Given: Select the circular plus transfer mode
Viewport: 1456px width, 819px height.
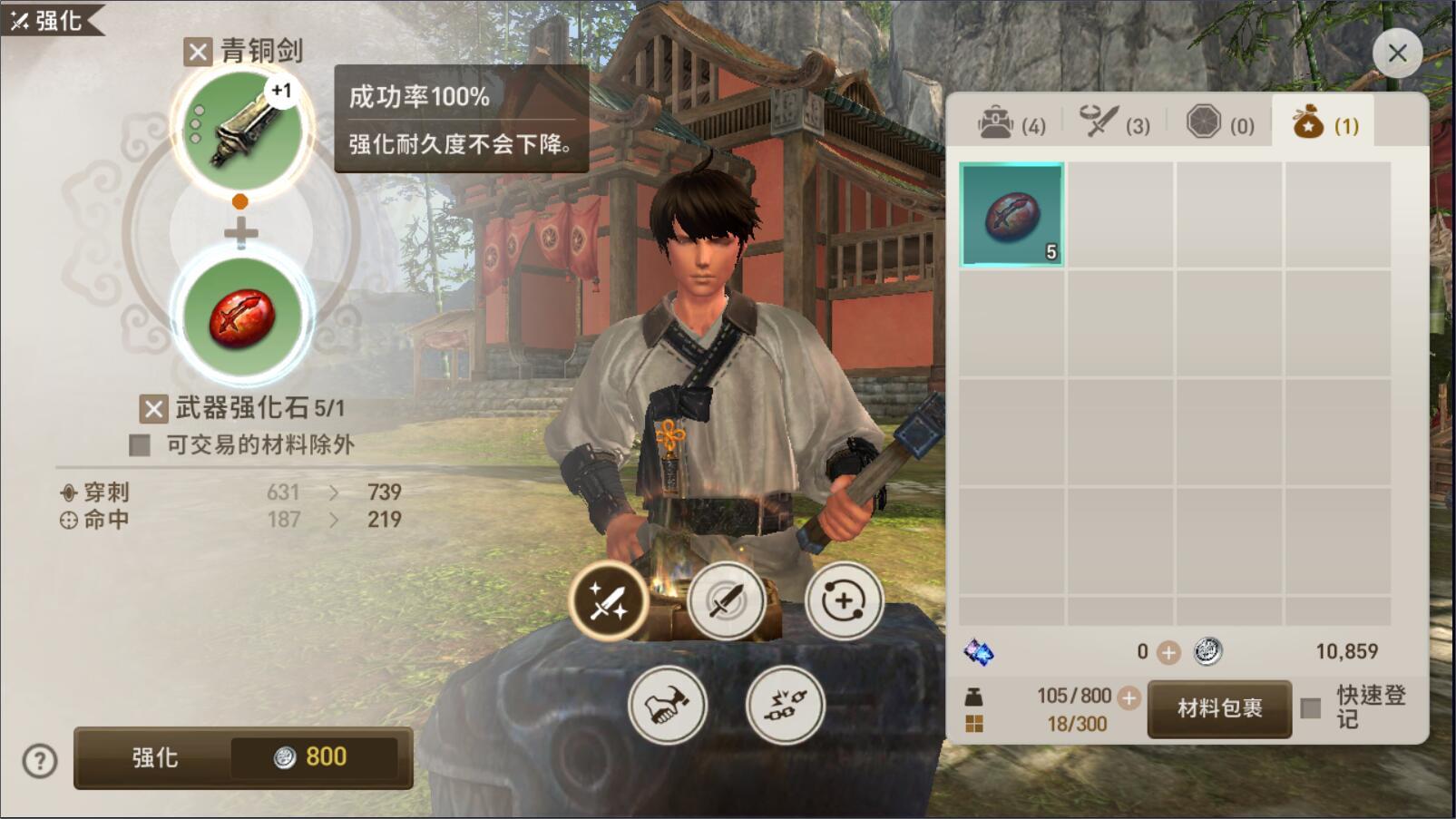Looking at the screenshot, I should tap(844, 600).
